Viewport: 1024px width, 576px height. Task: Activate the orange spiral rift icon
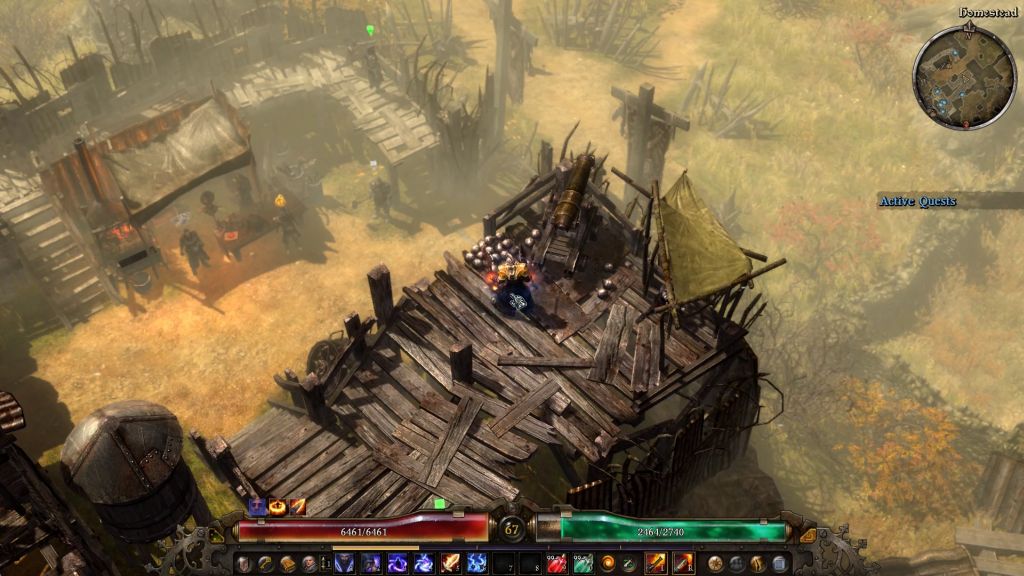coord(606,564)
